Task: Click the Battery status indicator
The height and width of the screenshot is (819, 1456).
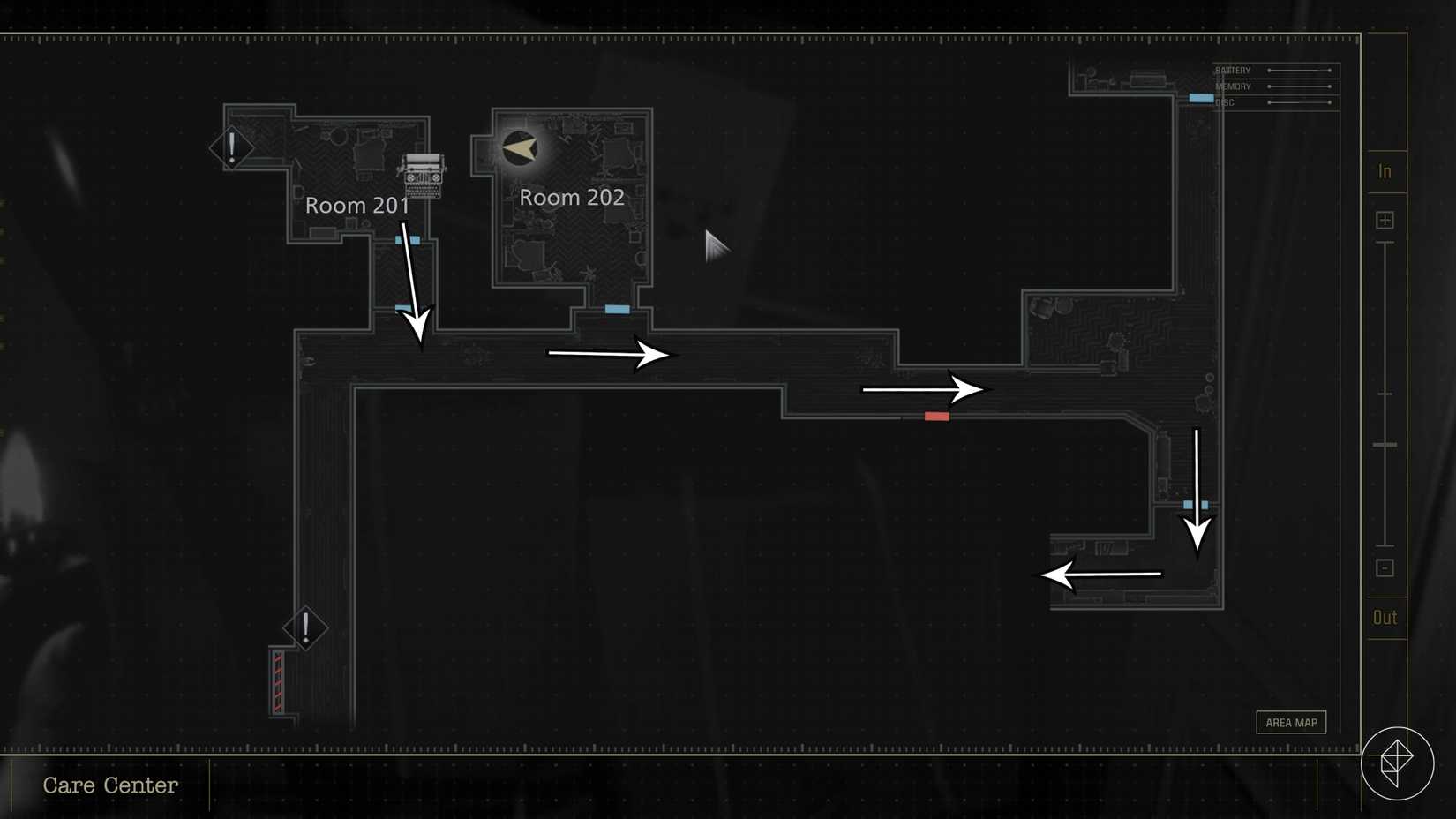Action: pos(1274,70)
